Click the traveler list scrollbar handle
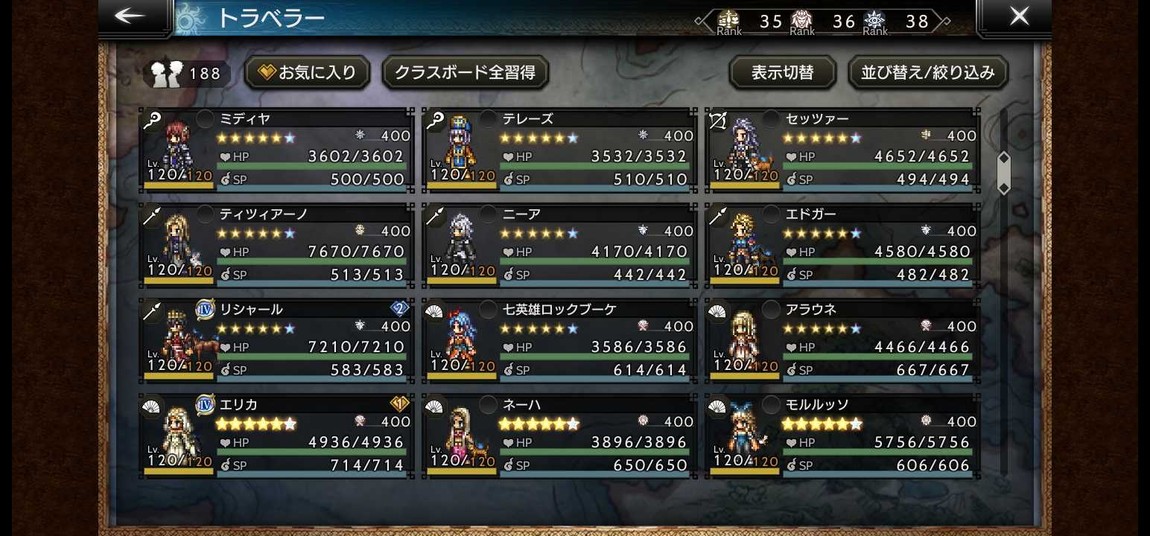This screenshot has width=1150, height=536. [1004, 173]
